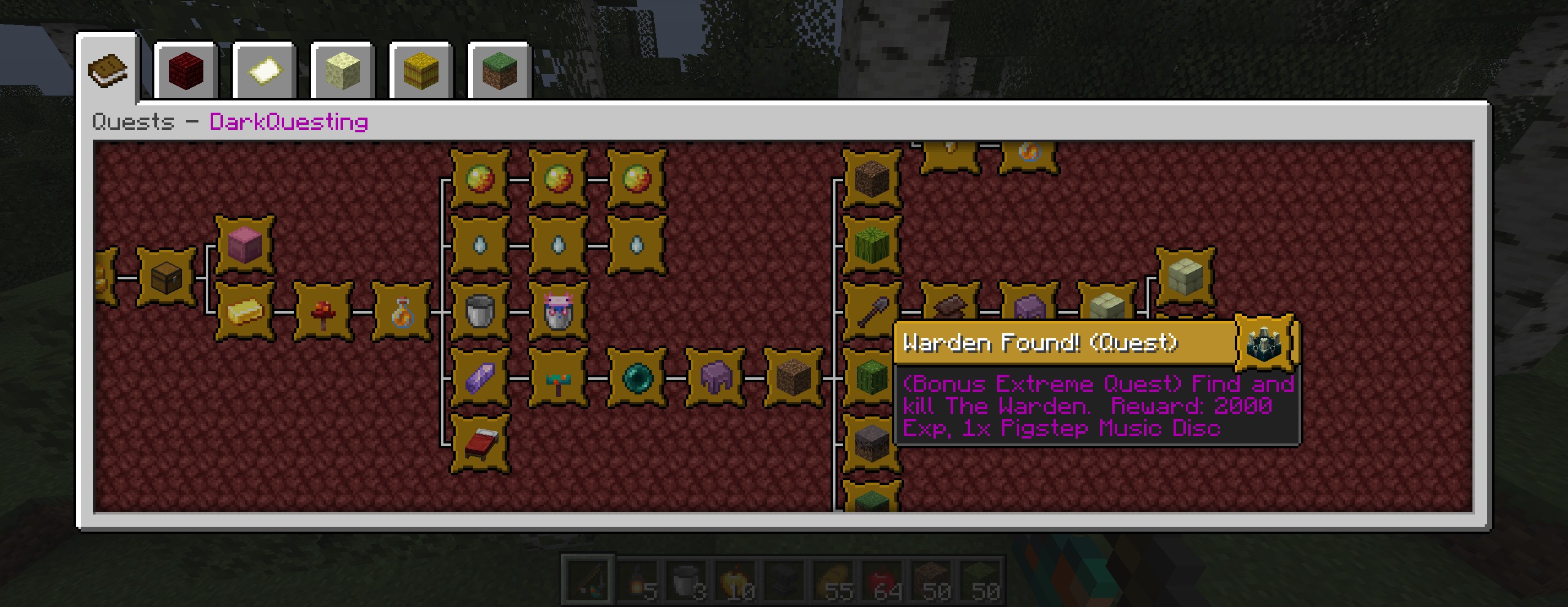Viewport: 1568px width, 607px height.
Task: Open the paper sheet tab
Action: pyautogui.click(x=264, y=72)
